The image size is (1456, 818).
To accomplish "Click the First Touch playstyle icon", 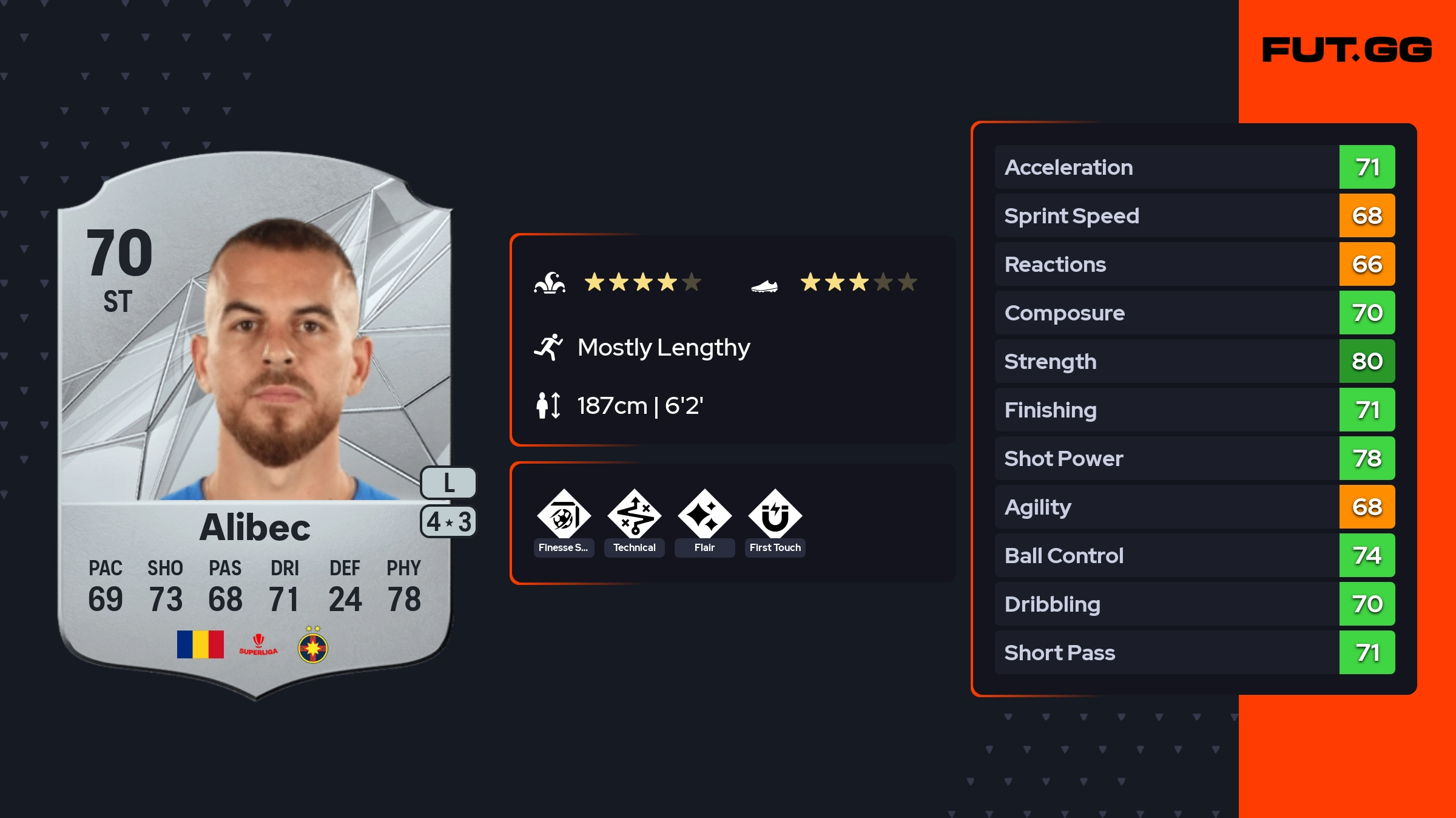I will coord(775,517).
